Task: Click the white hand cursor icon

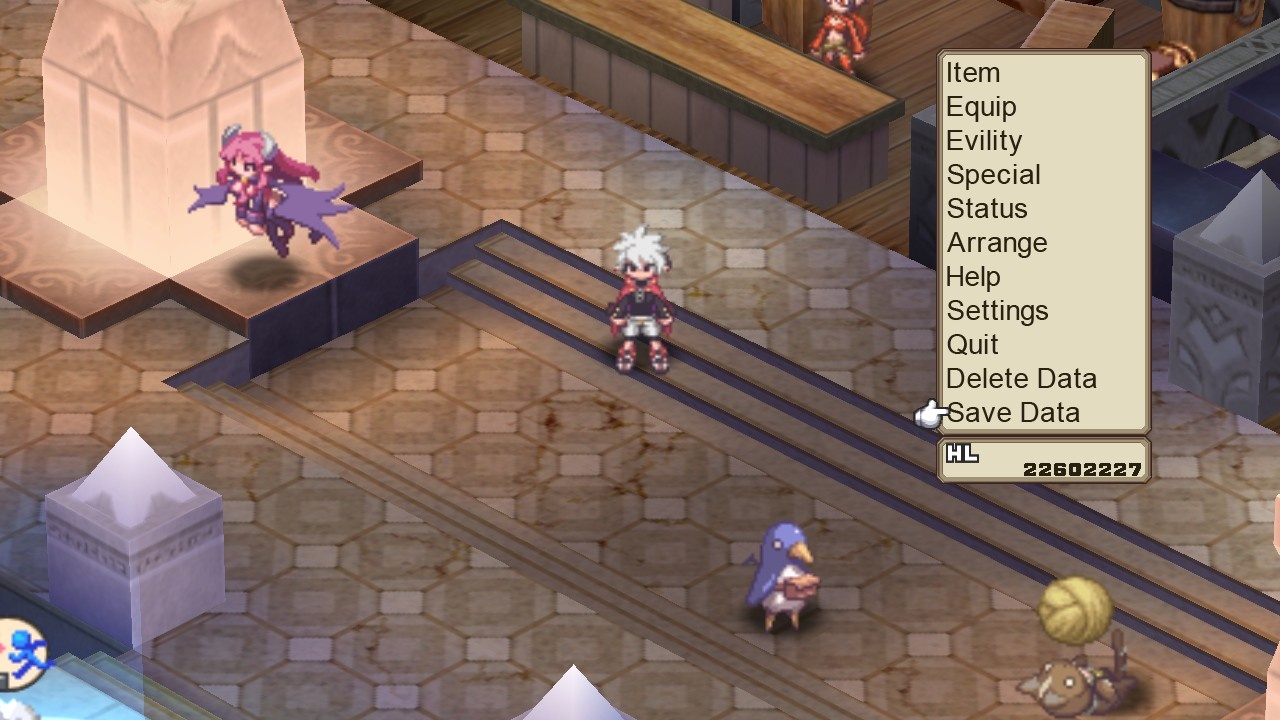Action: [x=928, y=414]
